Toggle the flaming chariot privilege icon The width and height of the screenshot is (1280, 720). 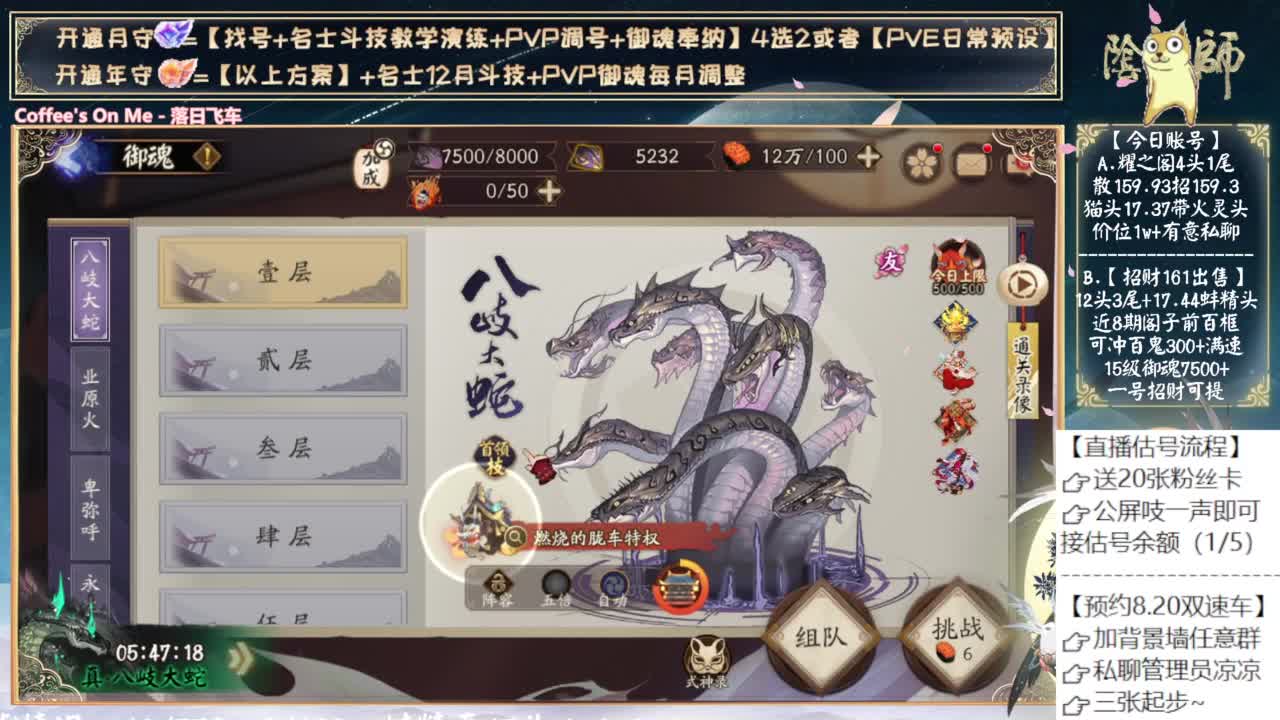point(679,588)
